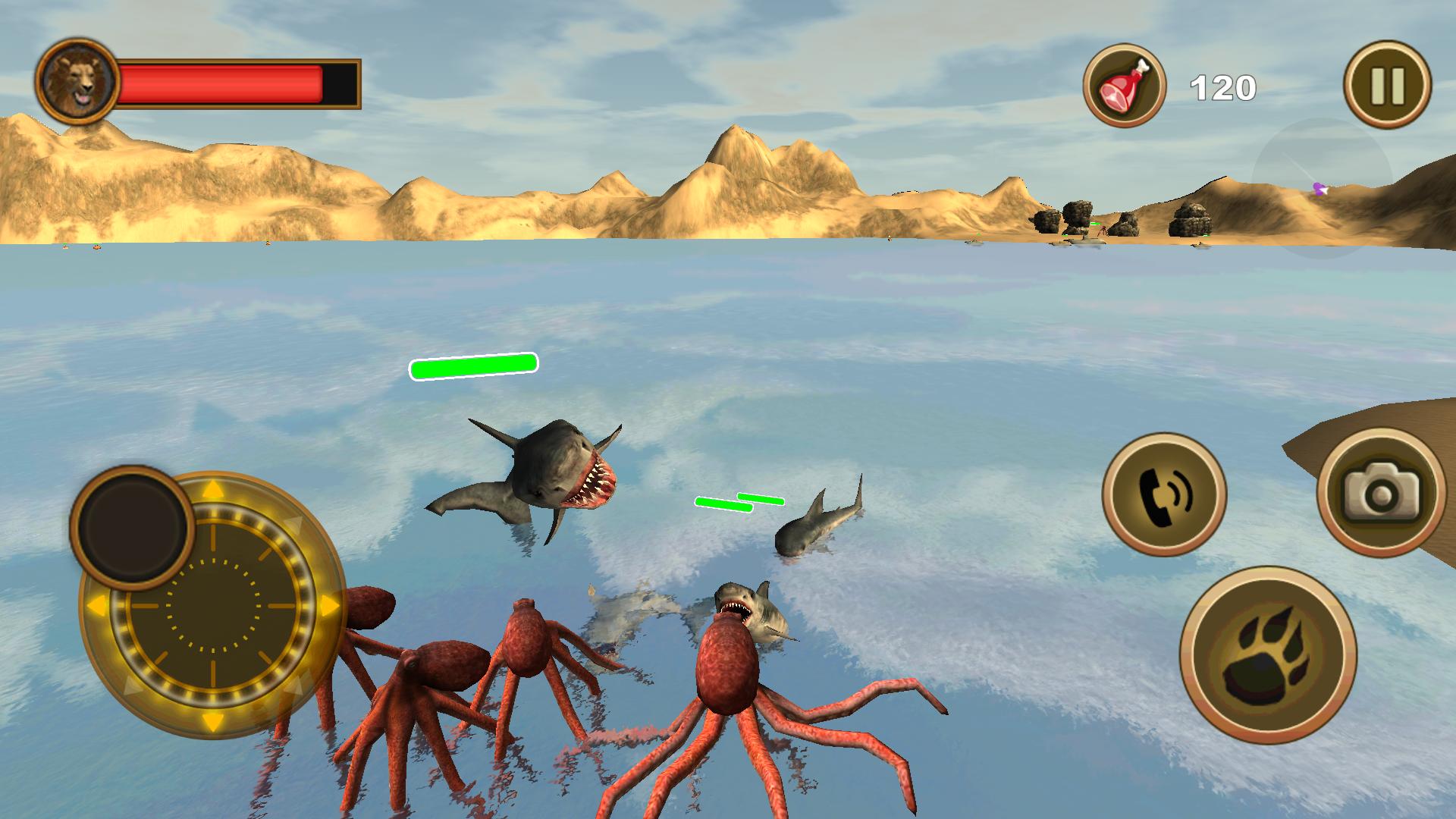Tap the downward chevron below the joystick

click(213, 720)
